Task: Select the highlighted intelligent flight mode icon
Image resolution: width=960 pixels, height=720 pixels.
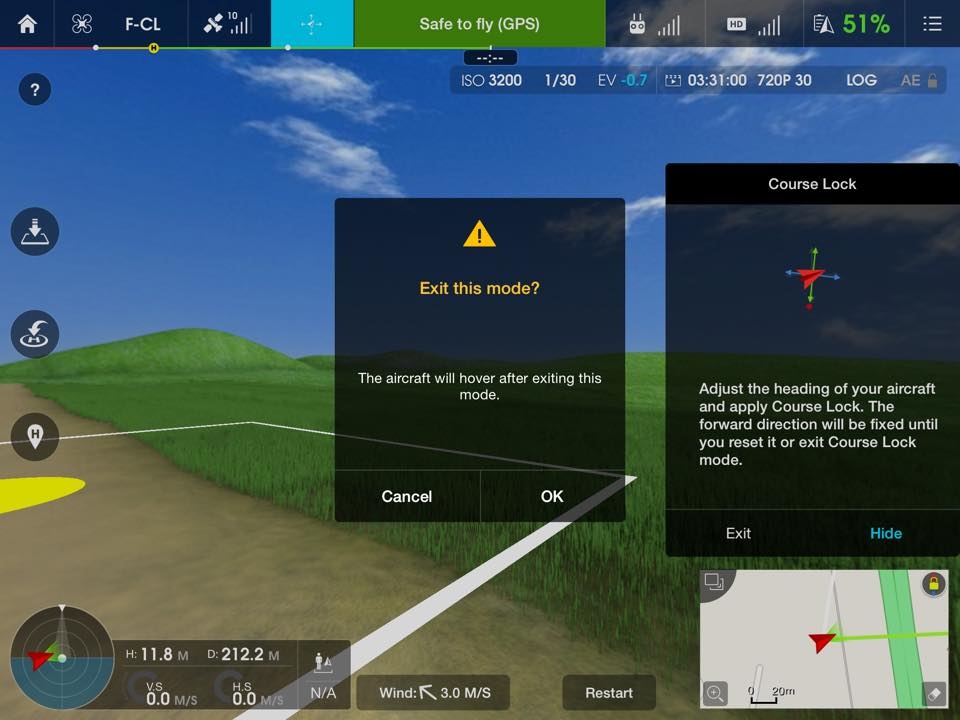Action: pyautogui.click(x=312, y=24)
